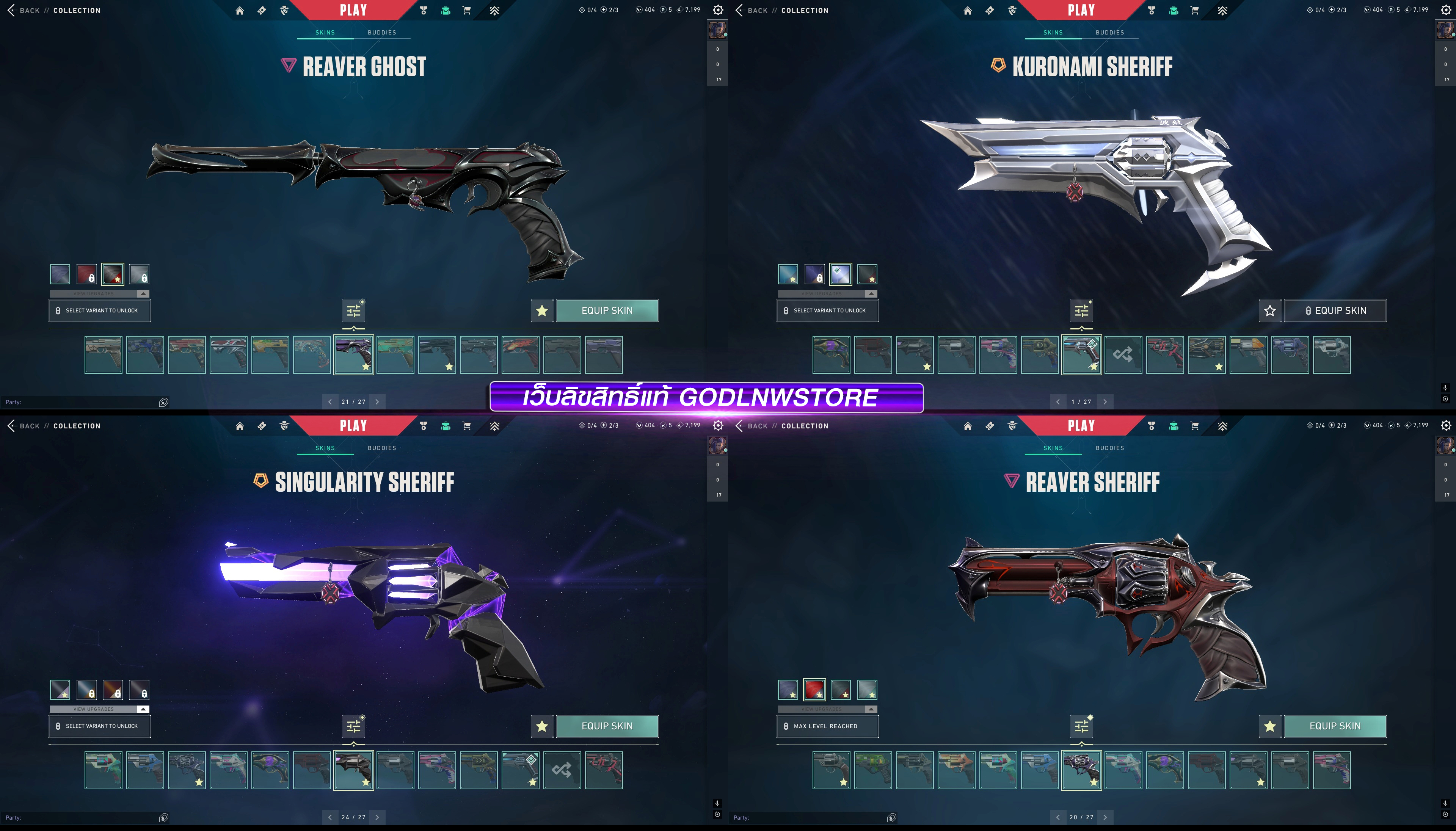Advance to the next skin after 21 / 27
This screenshot has width=1456, height=831.
pyautogui.click(x=377, y=402)
